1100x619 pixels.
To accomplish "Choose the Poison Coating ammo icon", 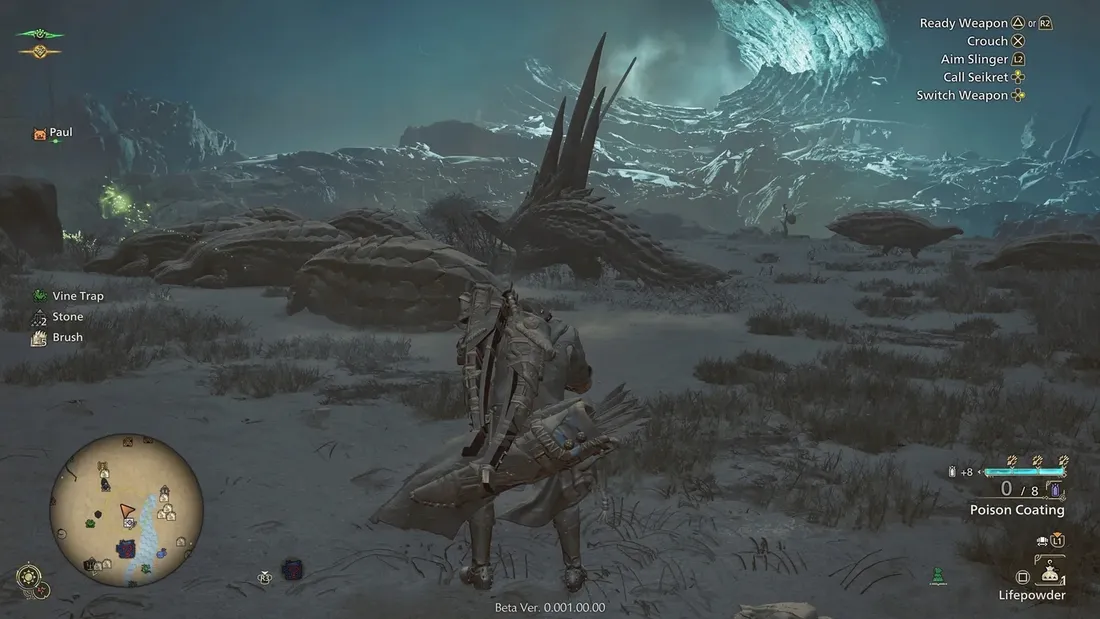I will coord(1052,490).
